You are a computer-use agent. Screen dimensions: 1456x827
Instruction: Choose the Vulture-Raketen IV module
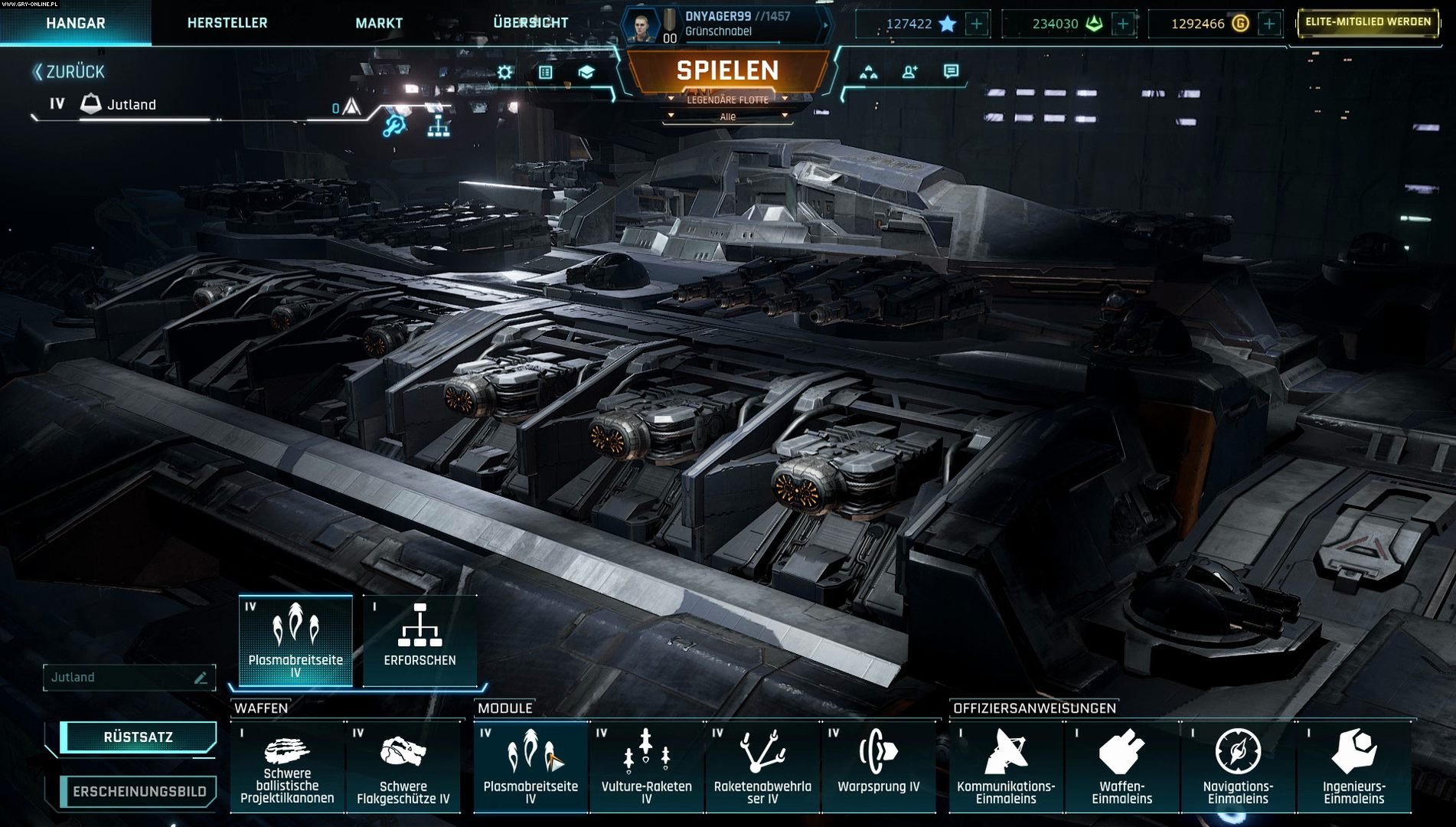[646, 766]
